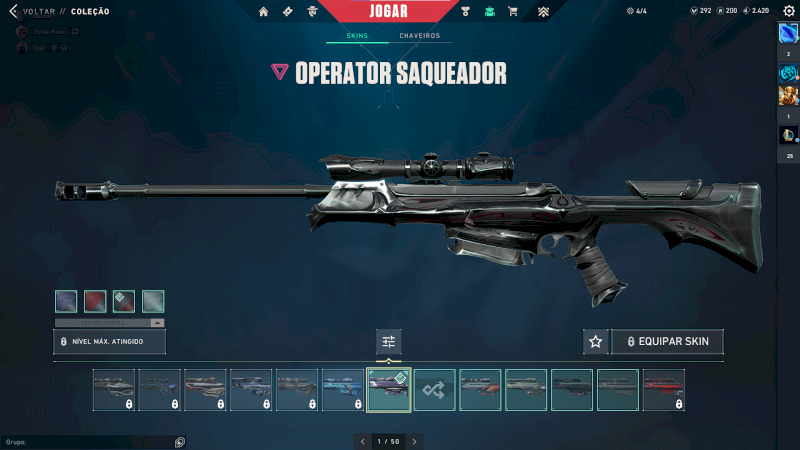Open the settings gear icon
The image size is (800, 450).
(788, 11)
